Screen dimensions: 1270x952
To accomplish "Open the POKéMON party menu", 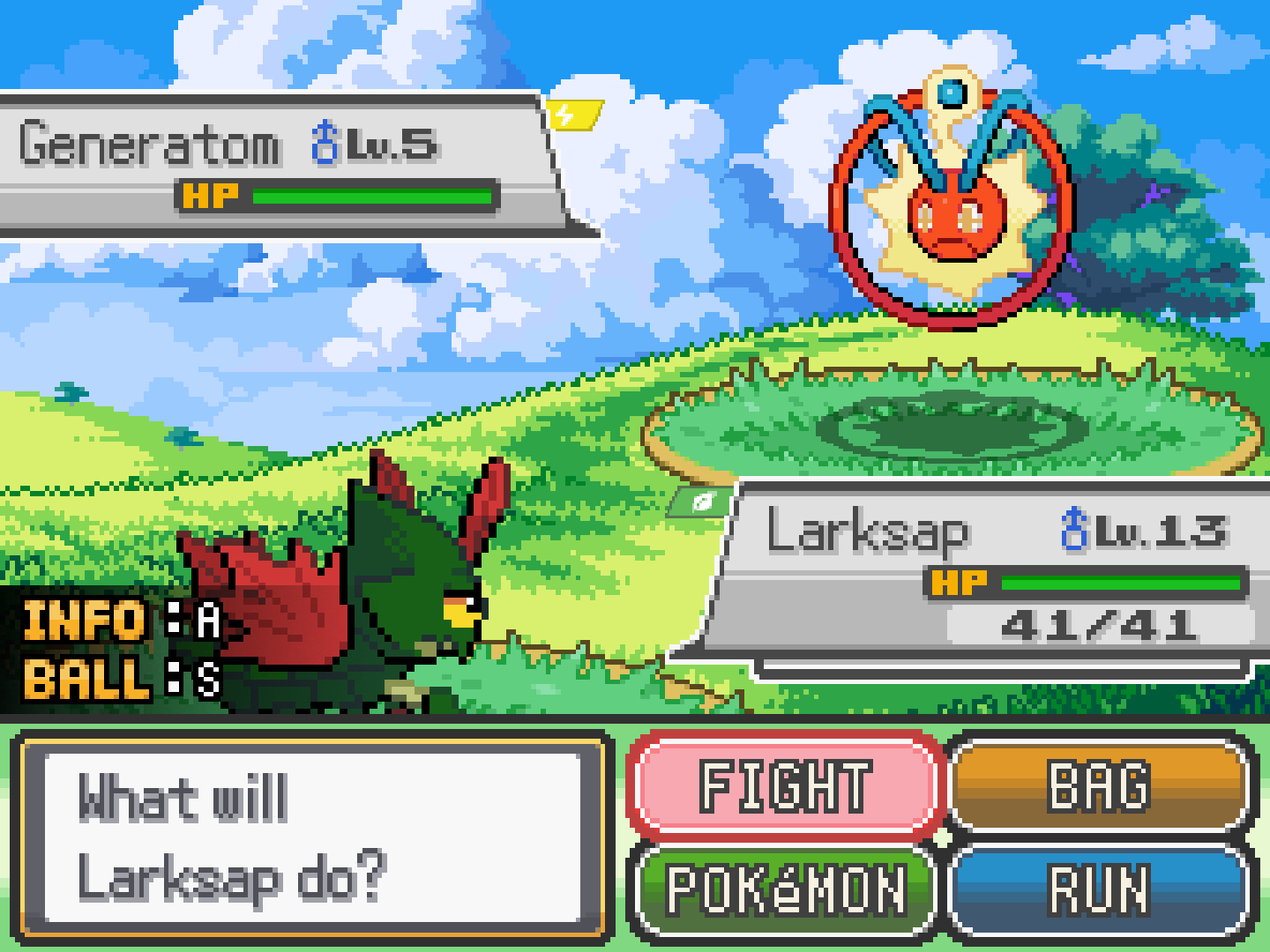I will coord(784,889).
